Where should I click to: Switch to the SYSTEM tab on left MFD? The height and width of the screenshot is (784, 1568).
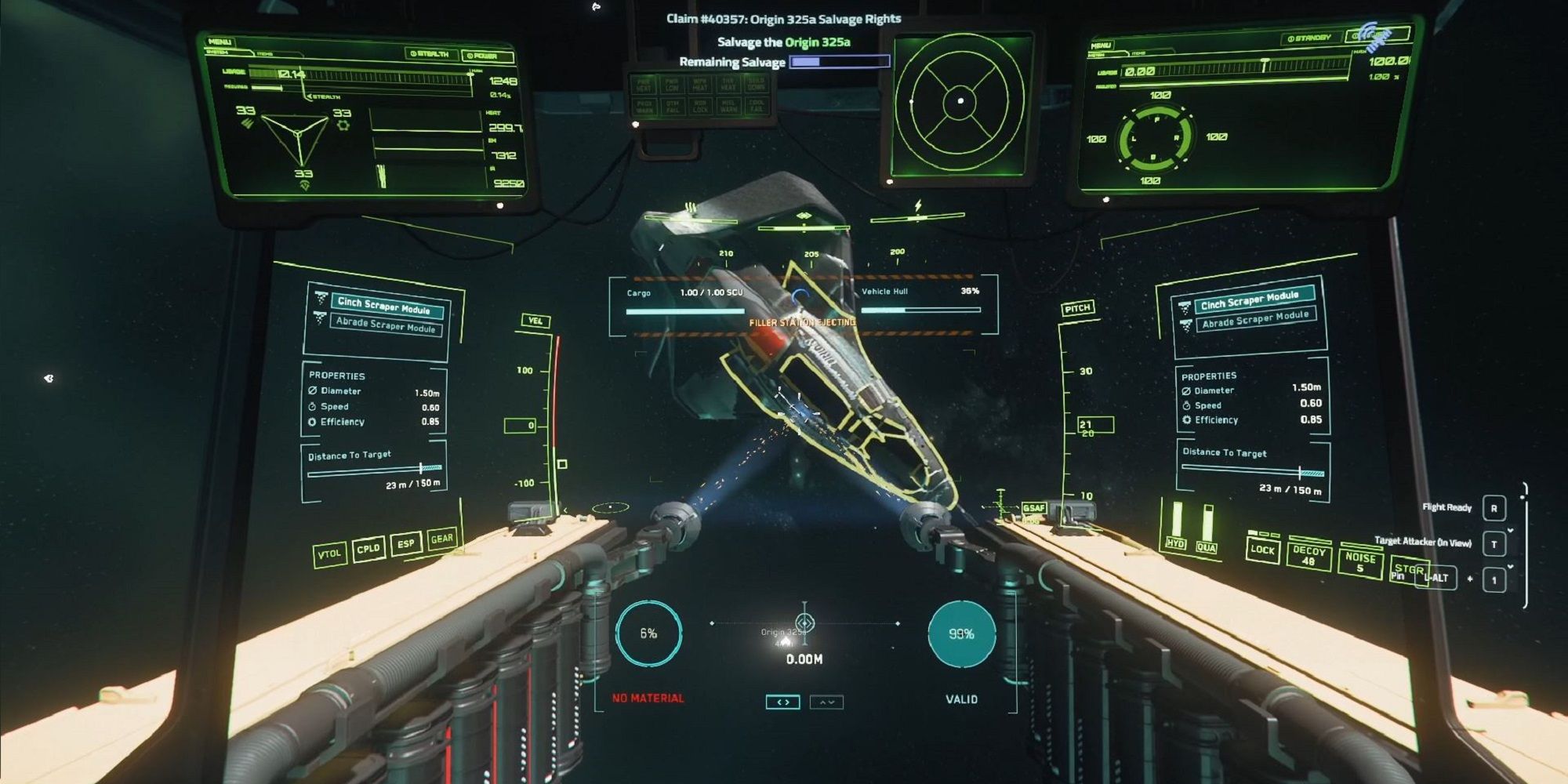point(218,53)
